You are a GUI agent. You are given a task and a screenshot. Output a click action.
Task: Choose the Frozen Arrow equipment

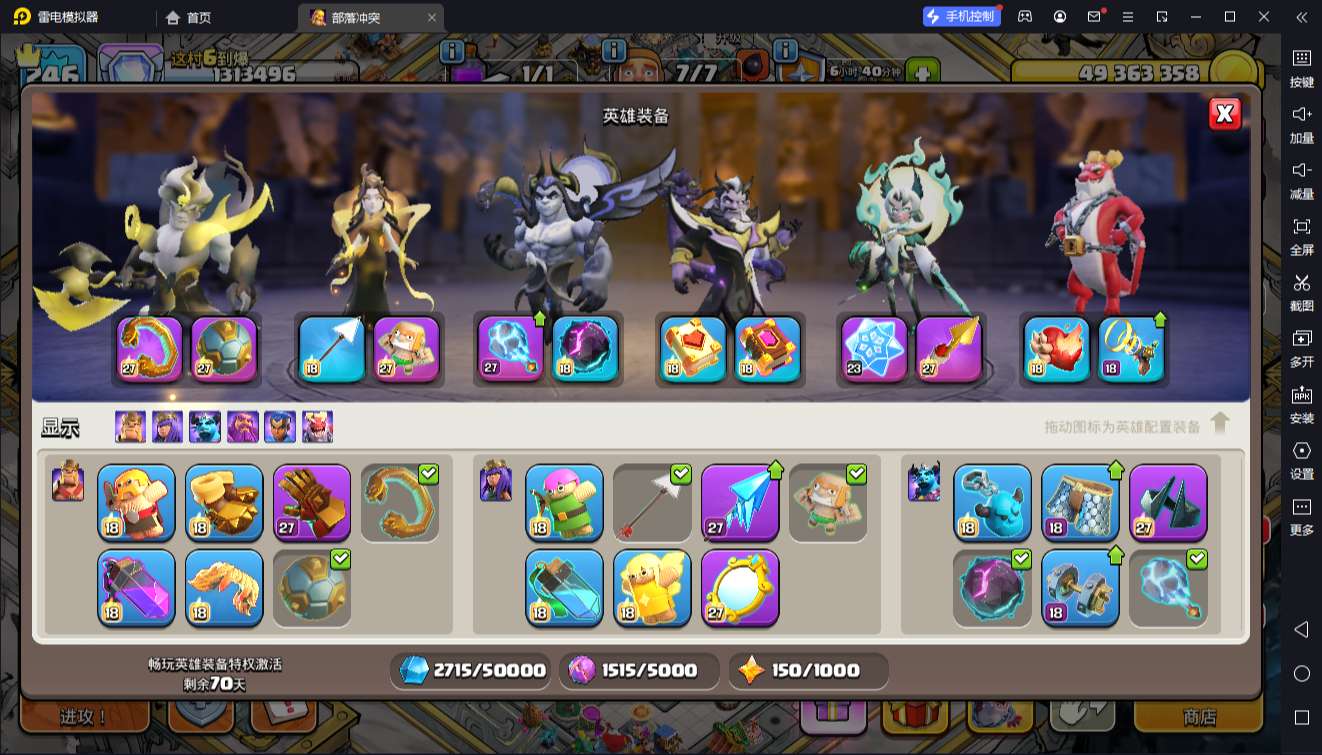740,502
